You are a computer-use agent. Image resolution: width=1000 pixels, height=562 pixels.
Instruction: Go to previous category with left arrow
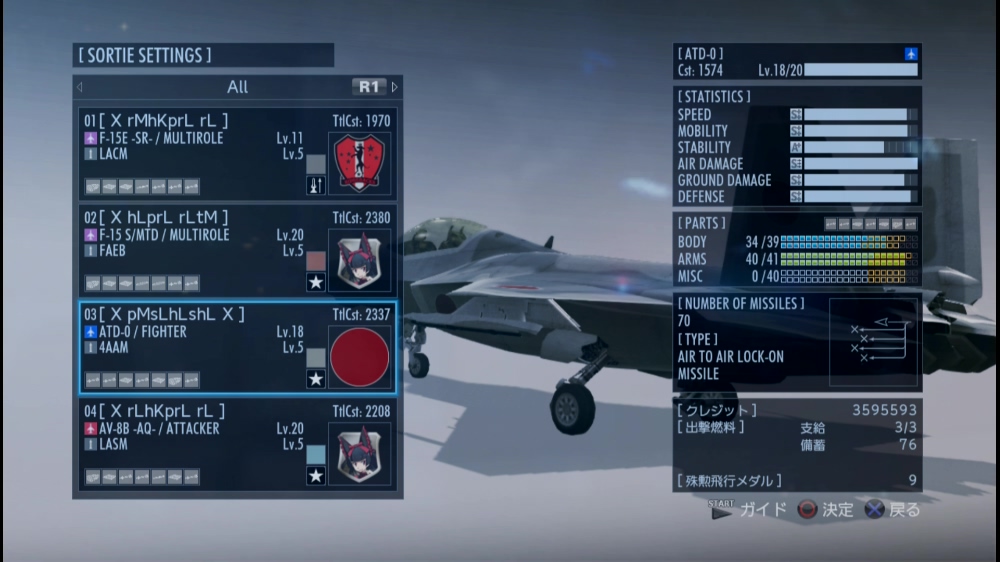click(x=80, y=87)
